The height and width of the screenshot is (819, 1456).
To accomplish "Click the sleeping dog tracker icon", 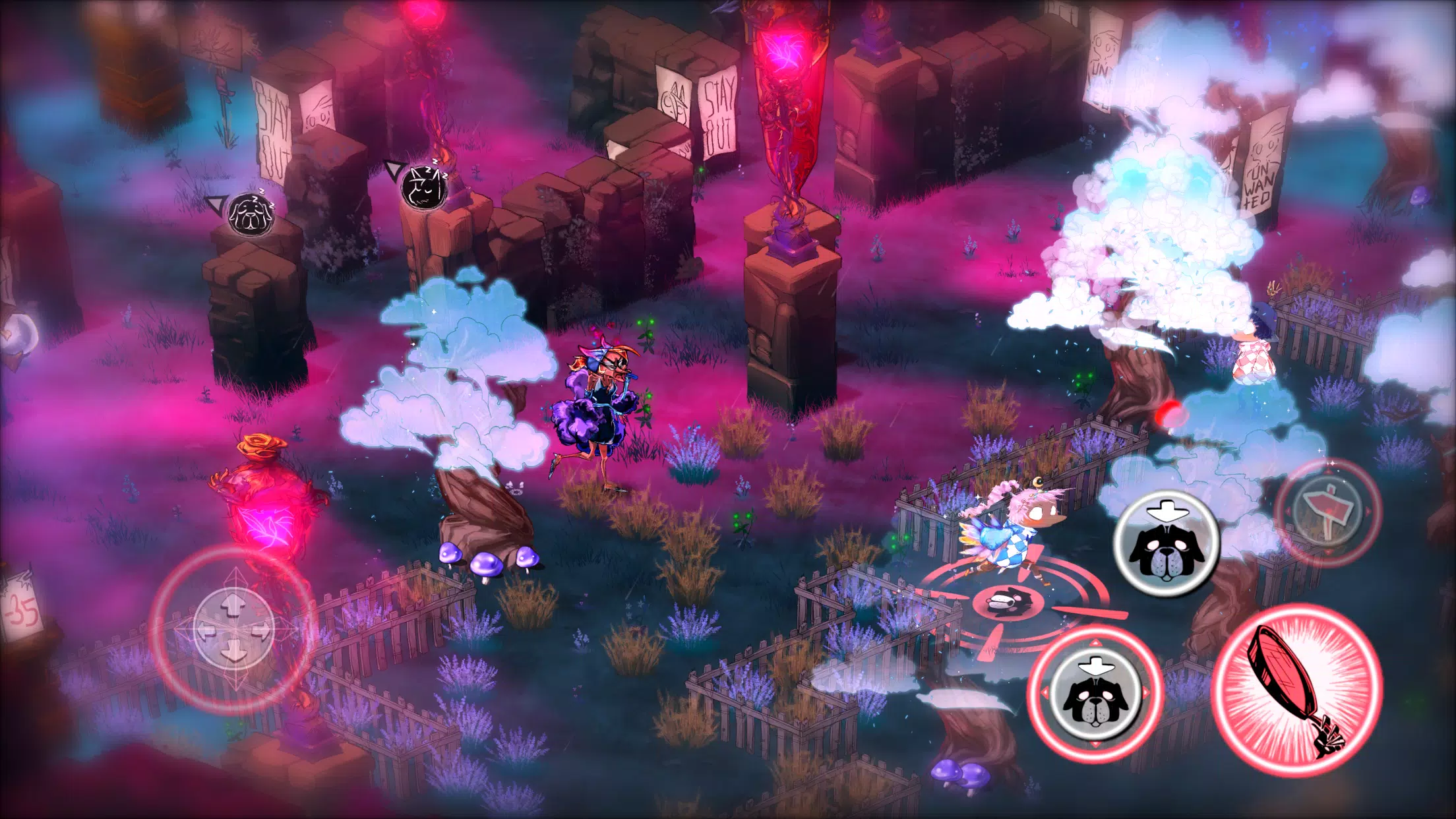I will 251,213.
